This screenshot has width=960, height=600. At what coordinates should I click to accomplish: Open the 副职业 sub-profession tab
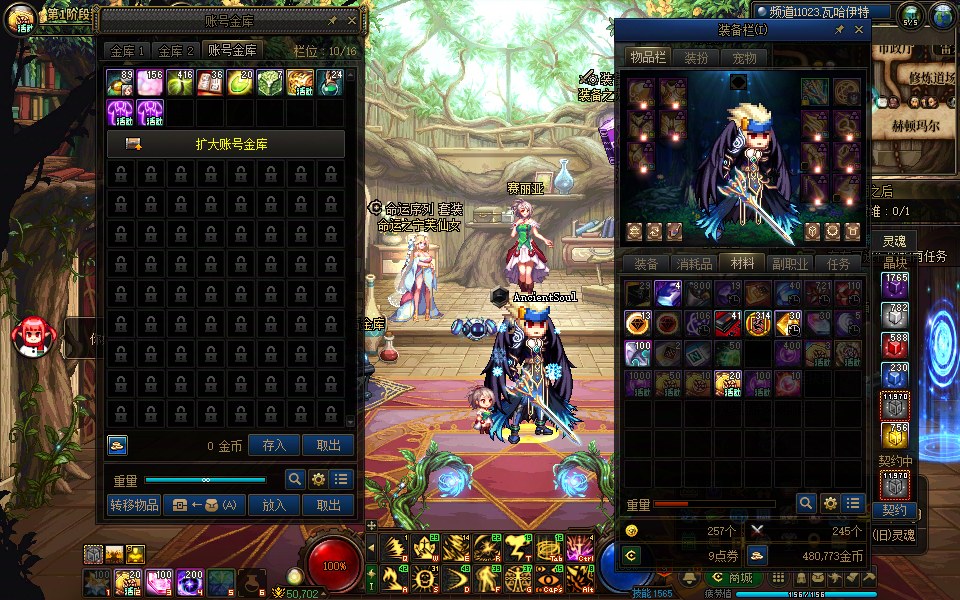tap(789, 264)
